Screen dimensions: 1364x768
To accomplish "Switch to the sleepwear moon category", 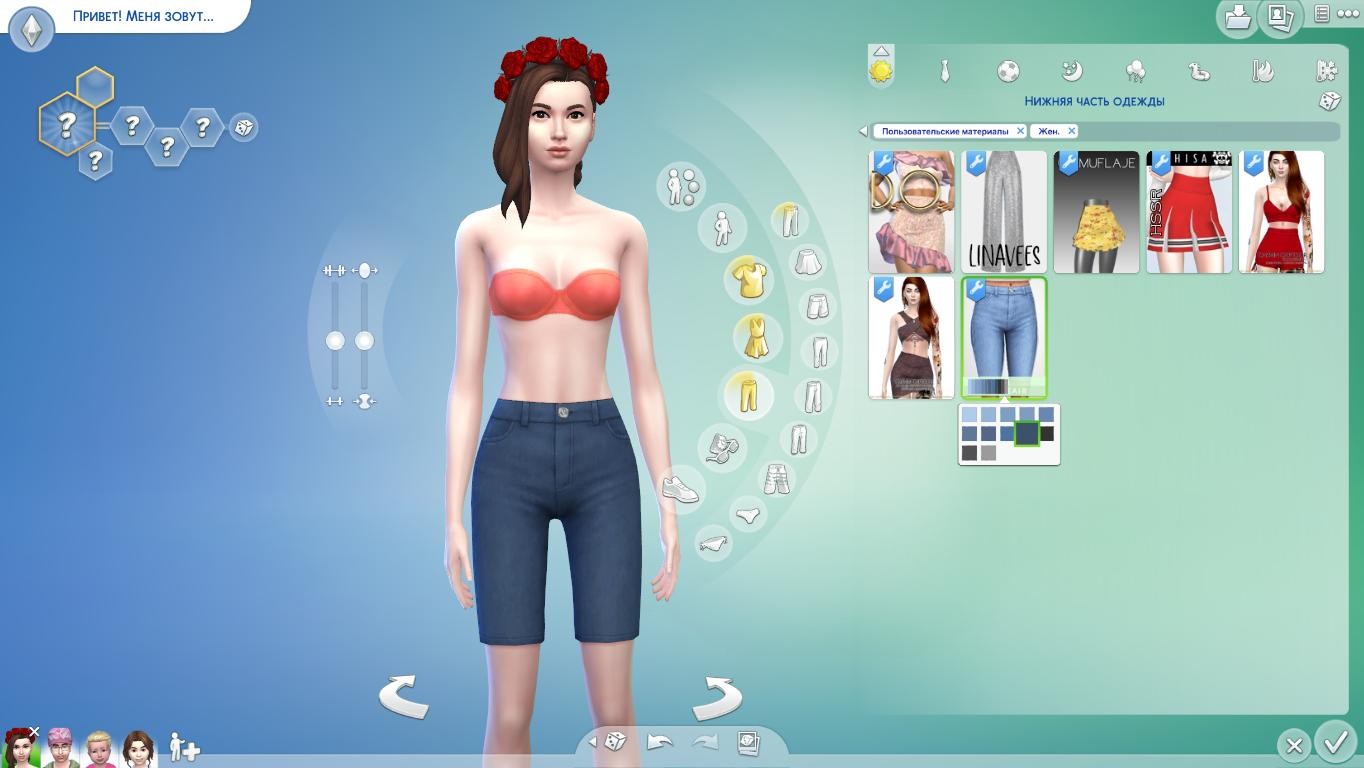I will [1071, 71].
